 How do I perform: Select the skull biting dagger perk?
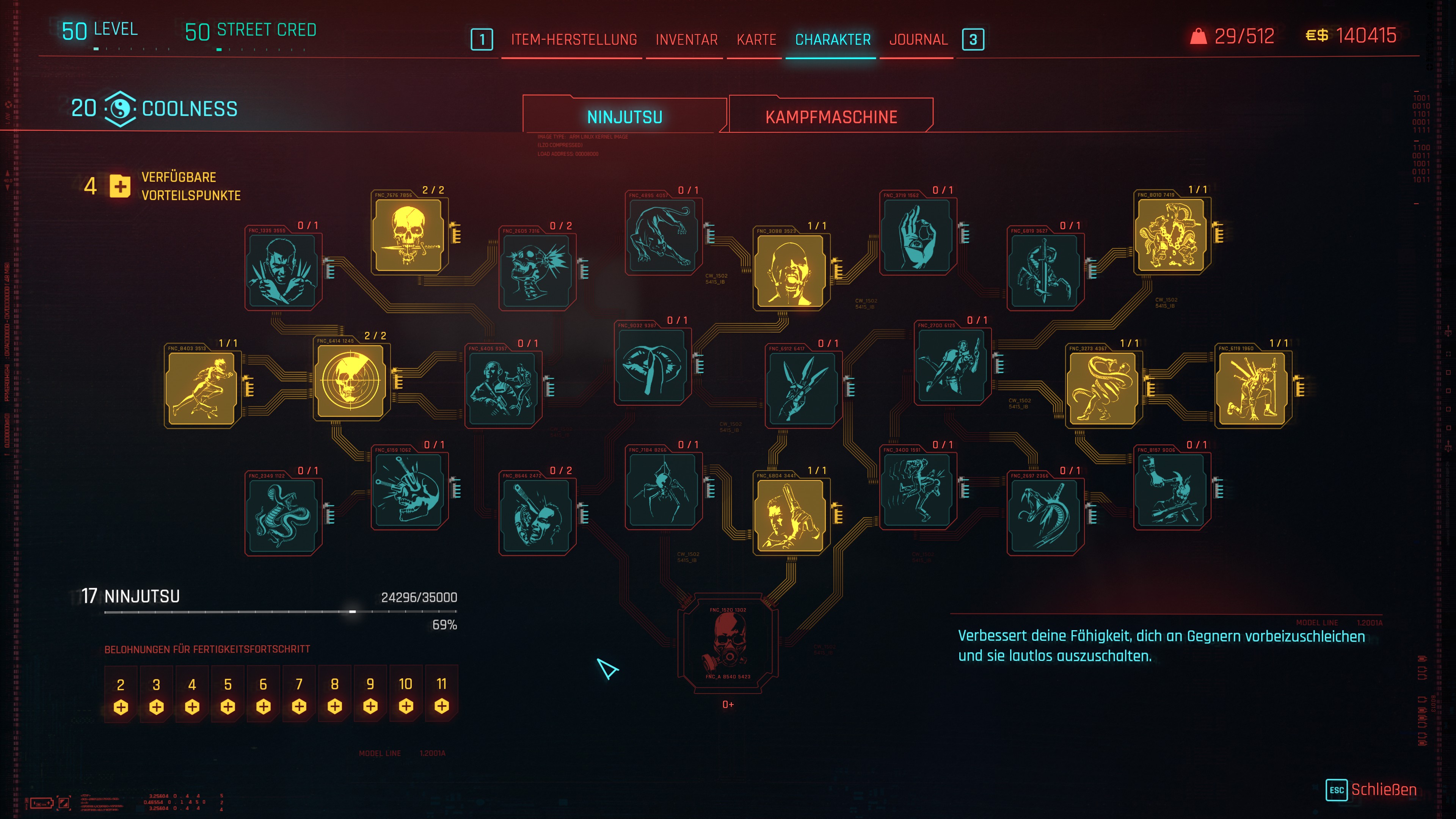(409, 234)
